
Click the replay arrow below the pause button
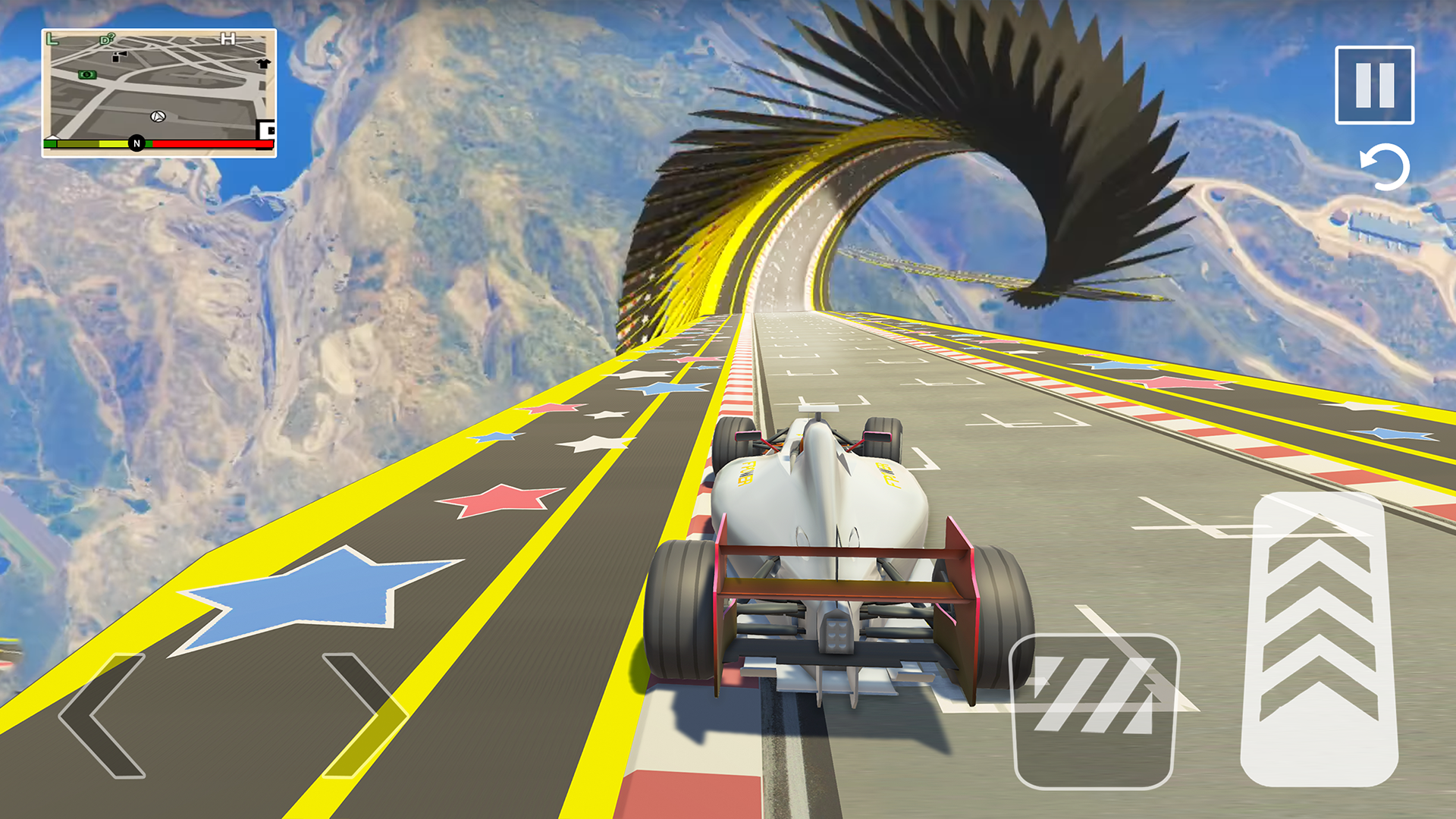point(1385,168)
